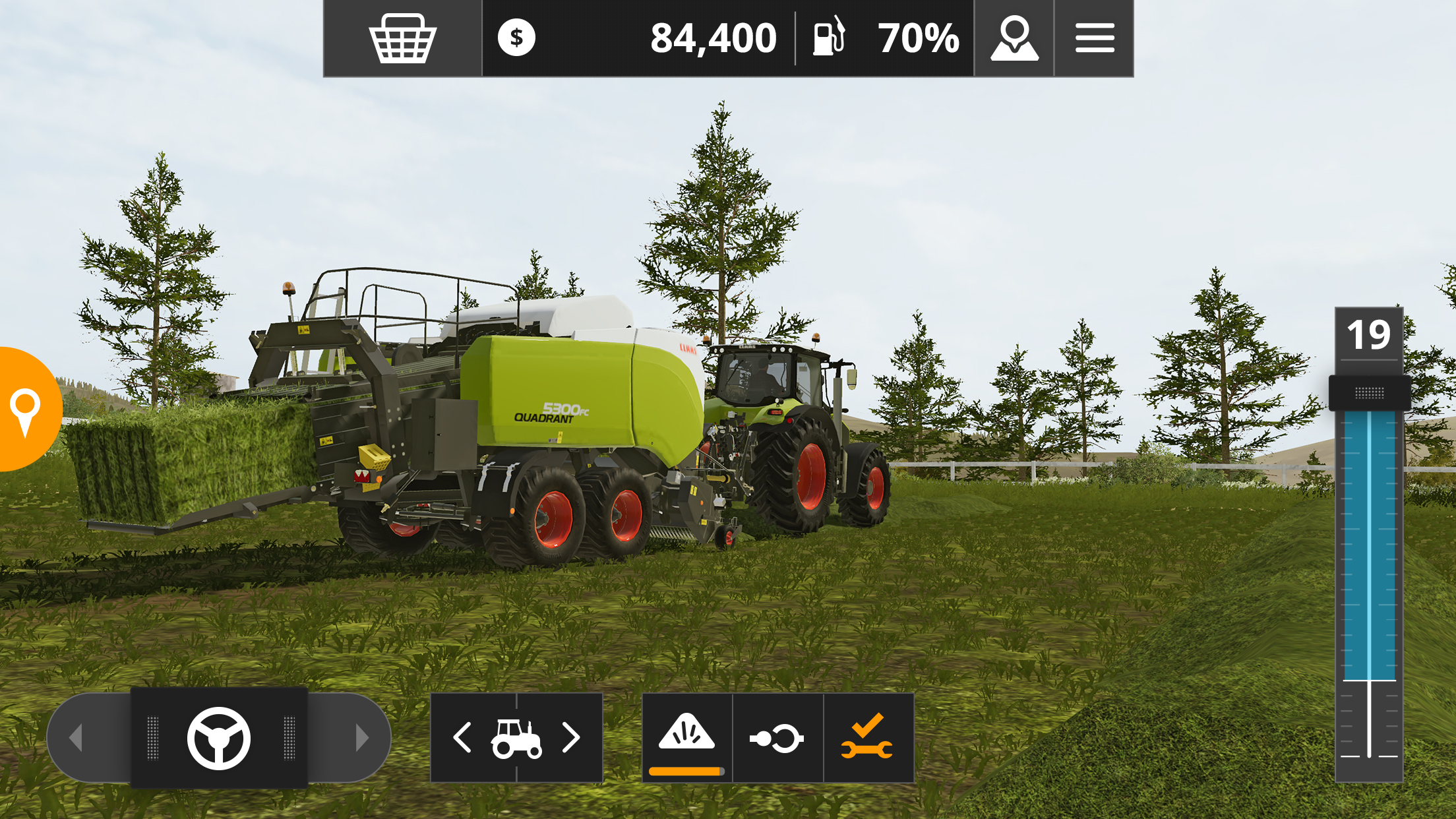Click the dollar money icon

click(x=516, y=38)
